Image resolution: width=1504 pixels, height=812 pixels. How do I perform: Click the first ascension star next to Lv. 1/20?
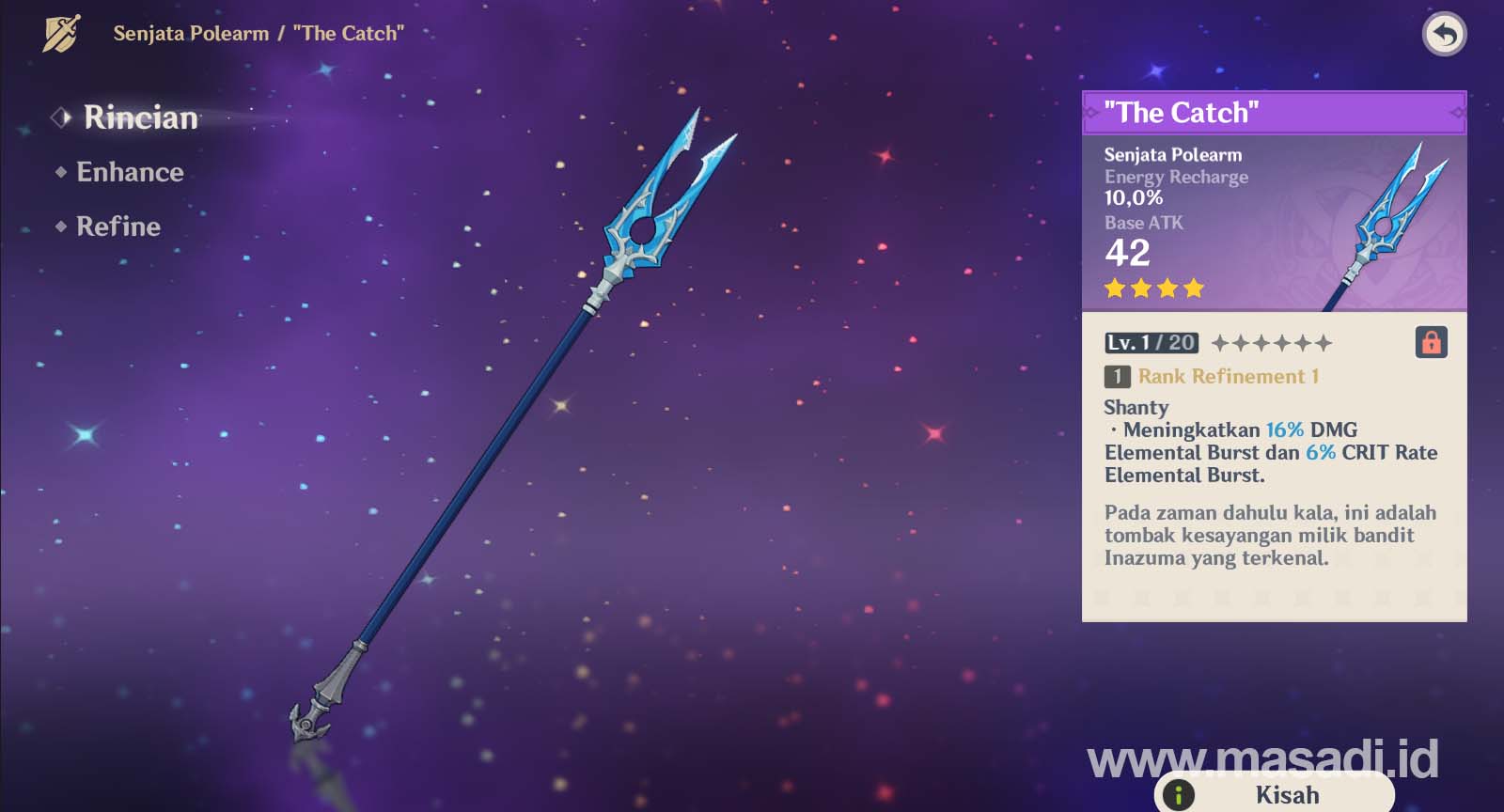click(1222, 342)
